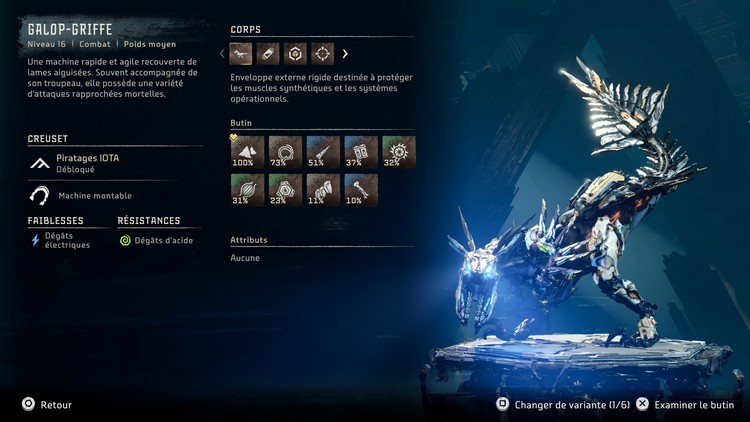
Task: Go to previous components with the left arrow
Action: point(222,54)
